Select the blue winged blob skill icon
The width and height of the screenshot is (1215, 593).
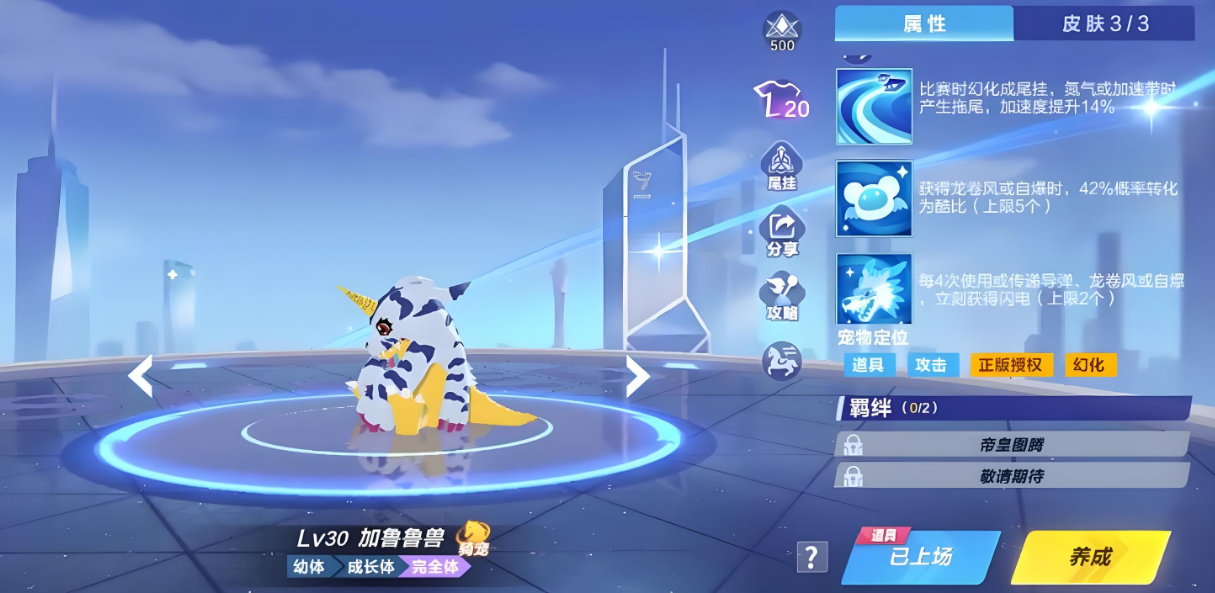coord(874,198)
